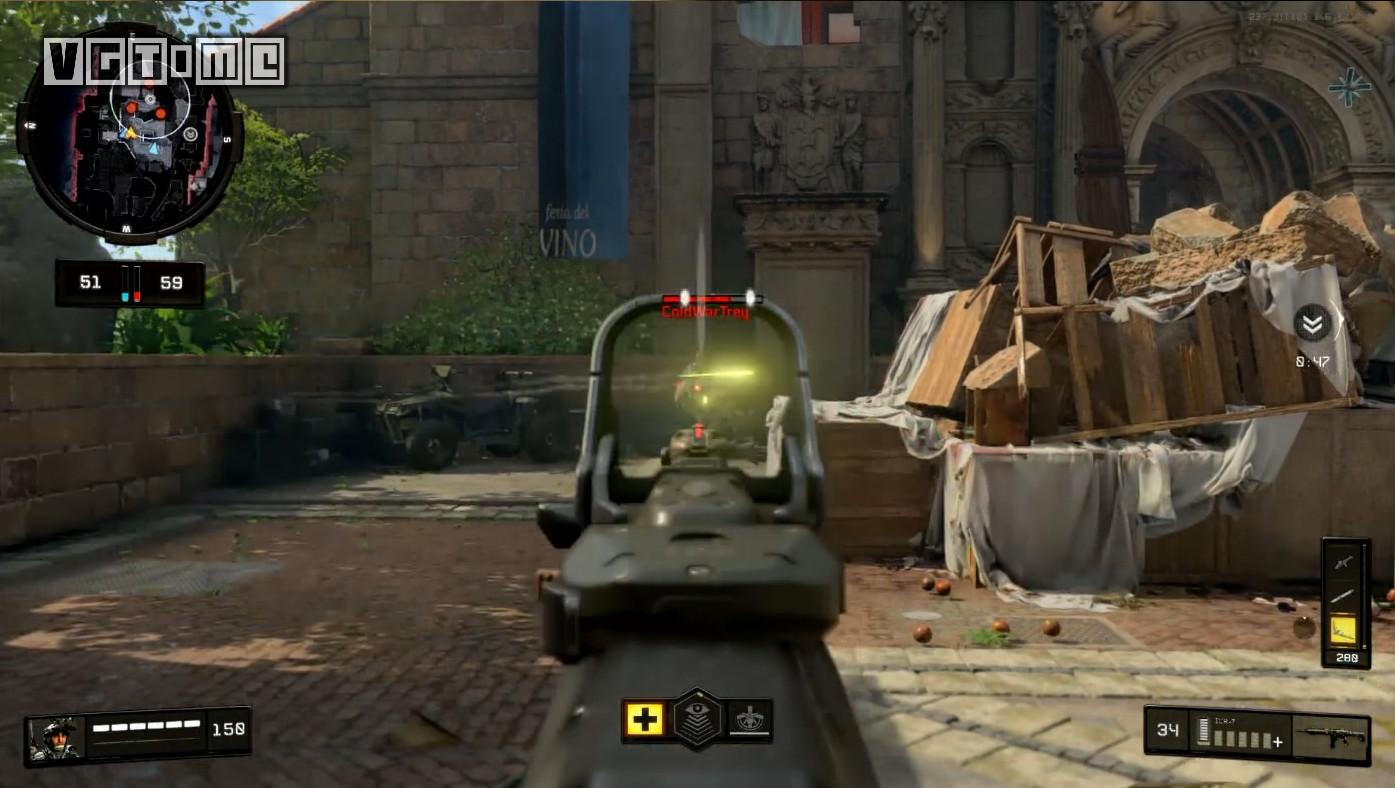This screenshot has width=1395, height=788.
Task: Use the yellow plus heal icon
Action: click(x=645, y=719)
